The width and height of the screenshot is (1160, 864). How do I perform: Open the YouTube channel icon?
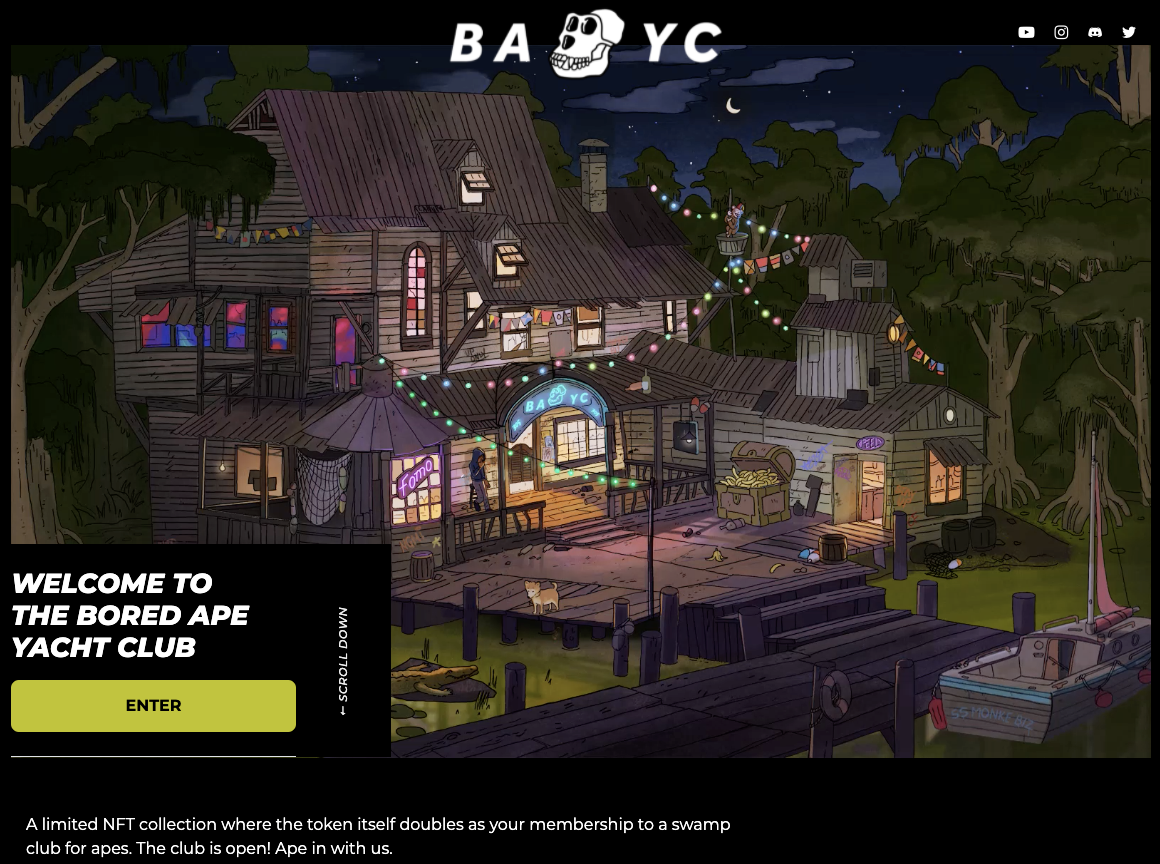coord(1026,32)
